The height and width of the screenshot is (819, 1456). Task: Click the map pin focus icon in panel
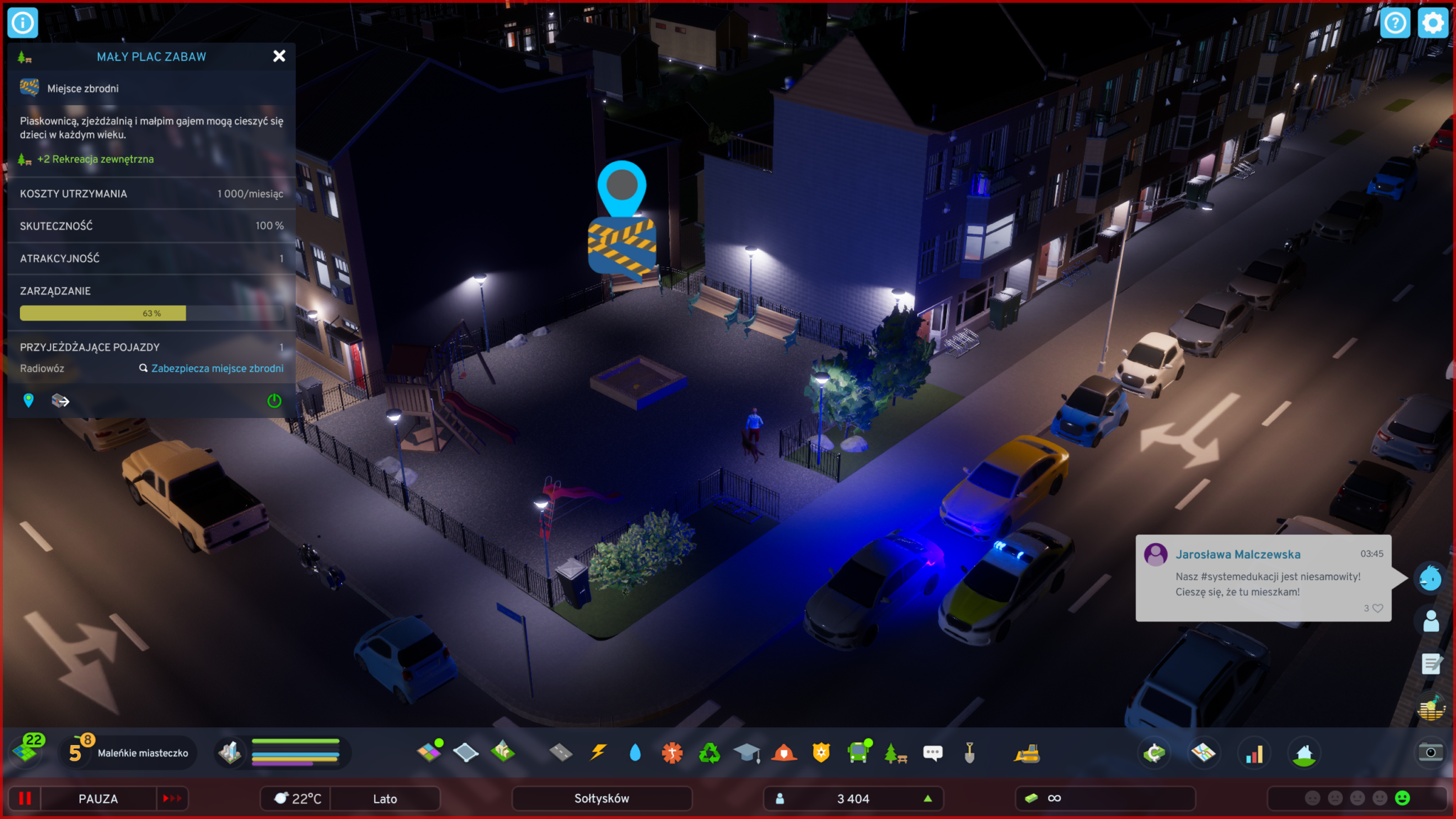28,401
